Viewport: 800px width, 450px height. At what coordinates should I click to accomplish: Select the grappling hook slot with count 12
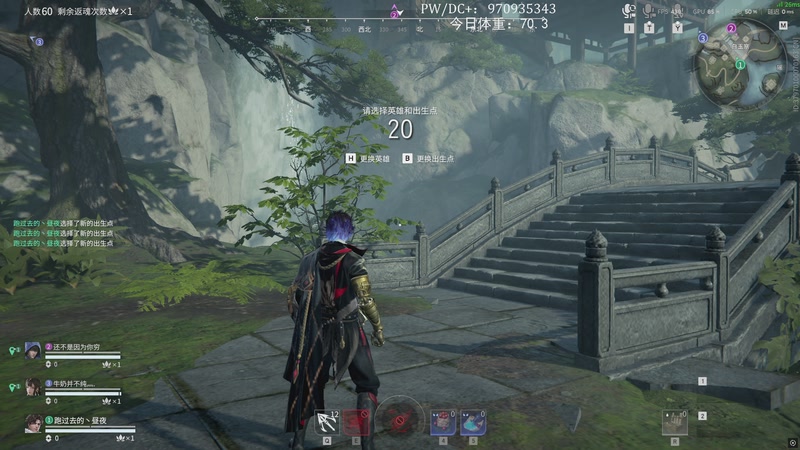[x=327, y=421]
